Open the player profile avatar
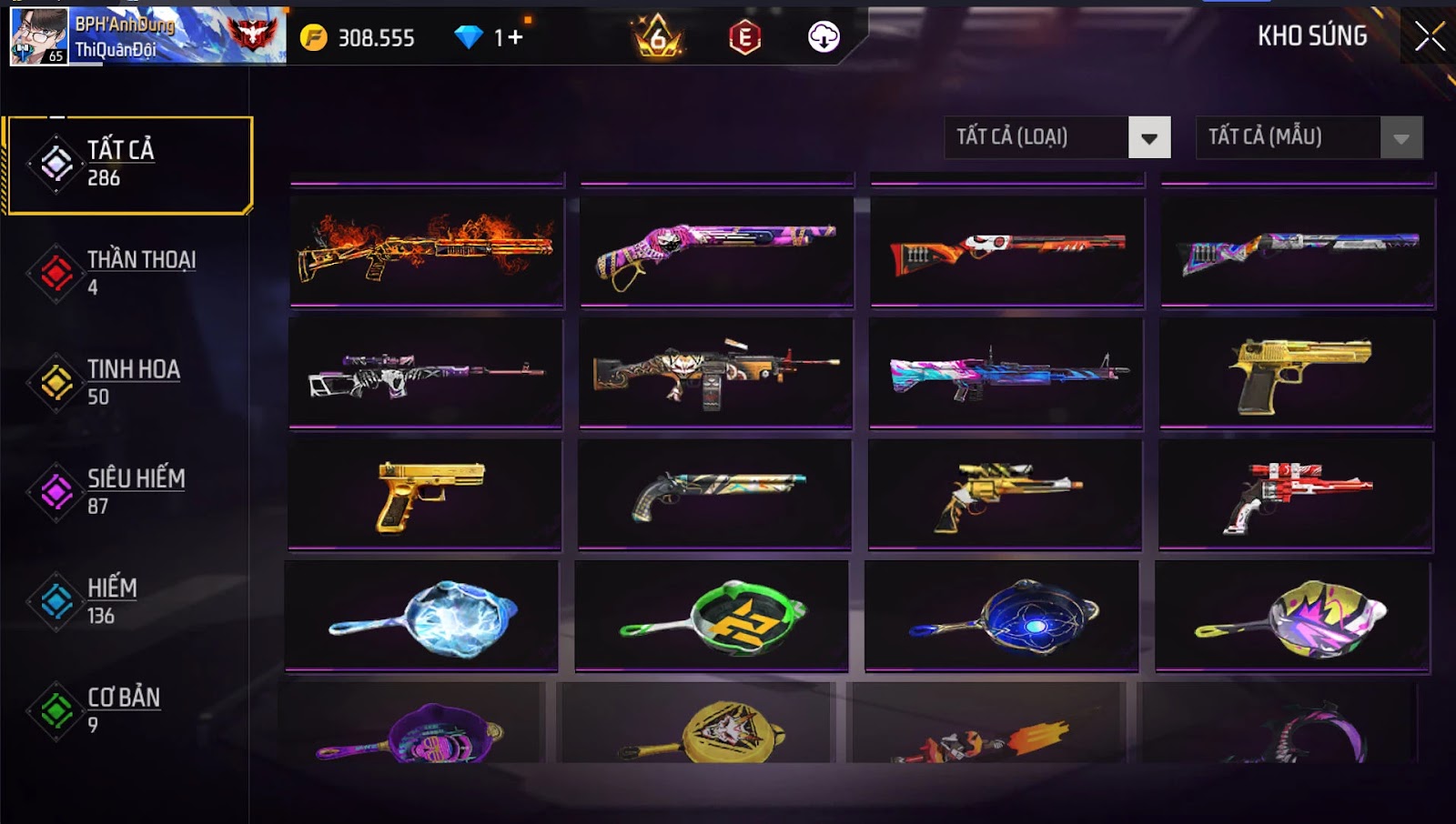The width and height of the screenshot is (1456, 824). [38, 36]
